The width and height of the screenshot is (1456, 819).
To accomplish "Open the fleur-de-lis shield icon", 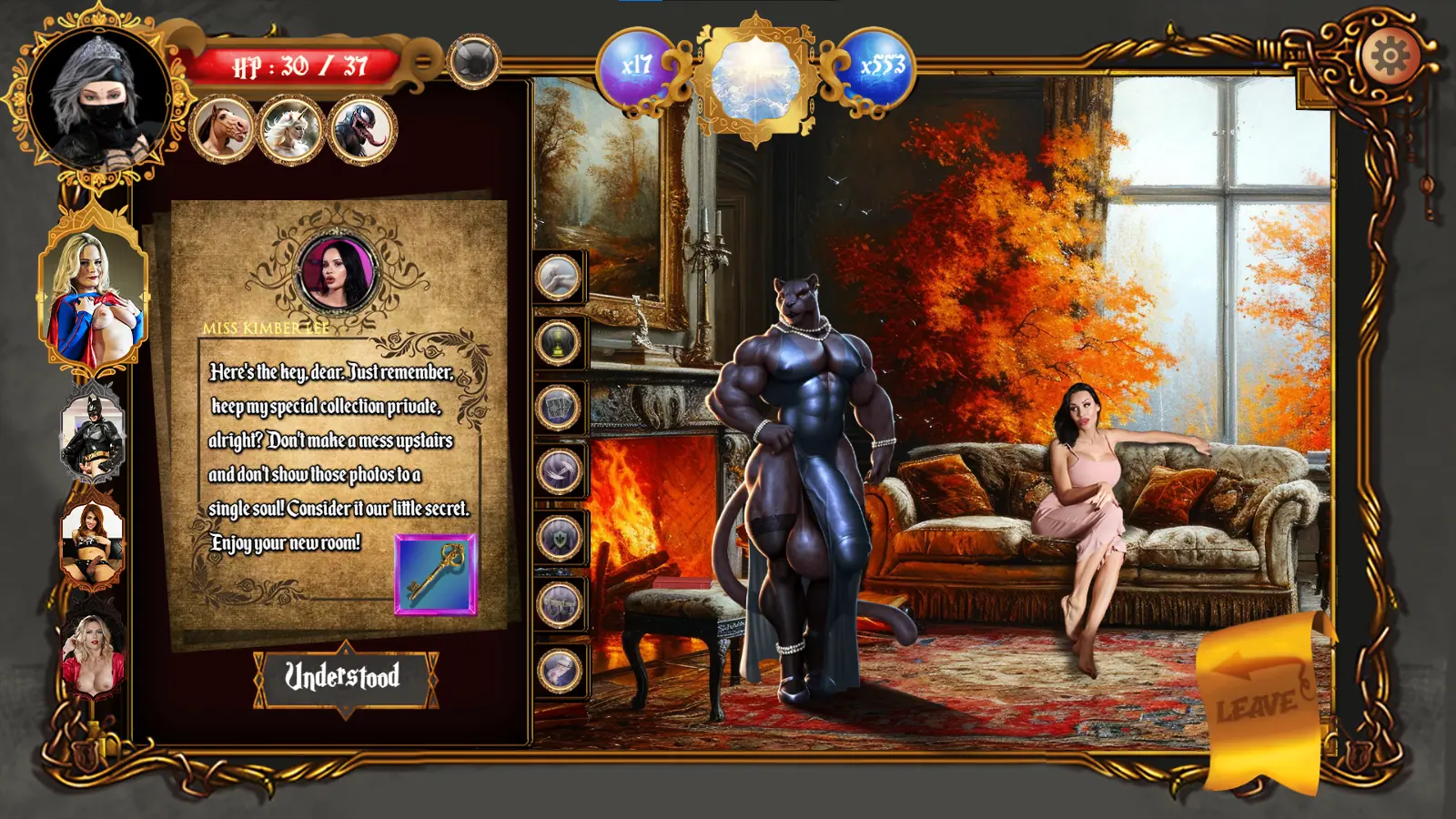I will click(x=558, y=537).
